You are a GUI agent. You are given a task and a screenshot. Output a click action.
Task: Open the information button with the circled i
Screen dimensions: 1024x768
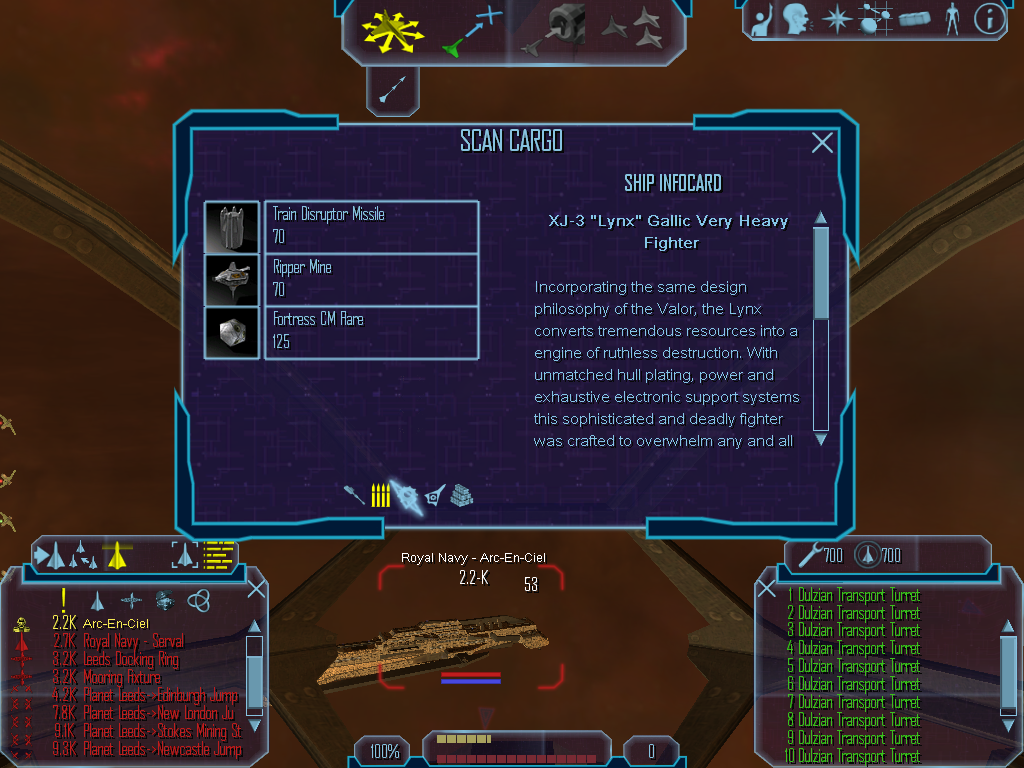pyautogui.click(x=989, y=18)
